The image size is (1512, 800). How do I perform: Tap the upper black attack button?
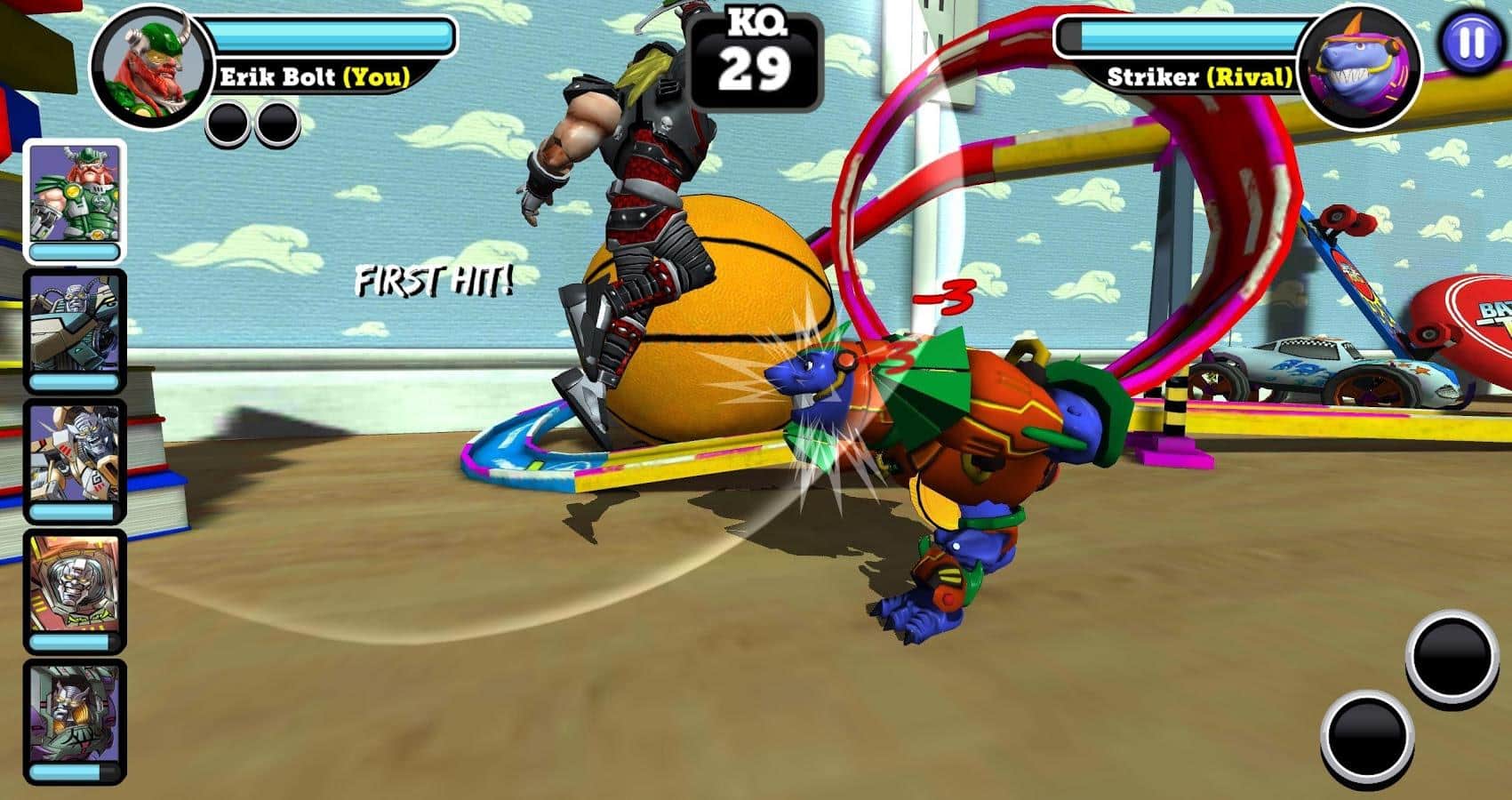(x=1451, y=656)
